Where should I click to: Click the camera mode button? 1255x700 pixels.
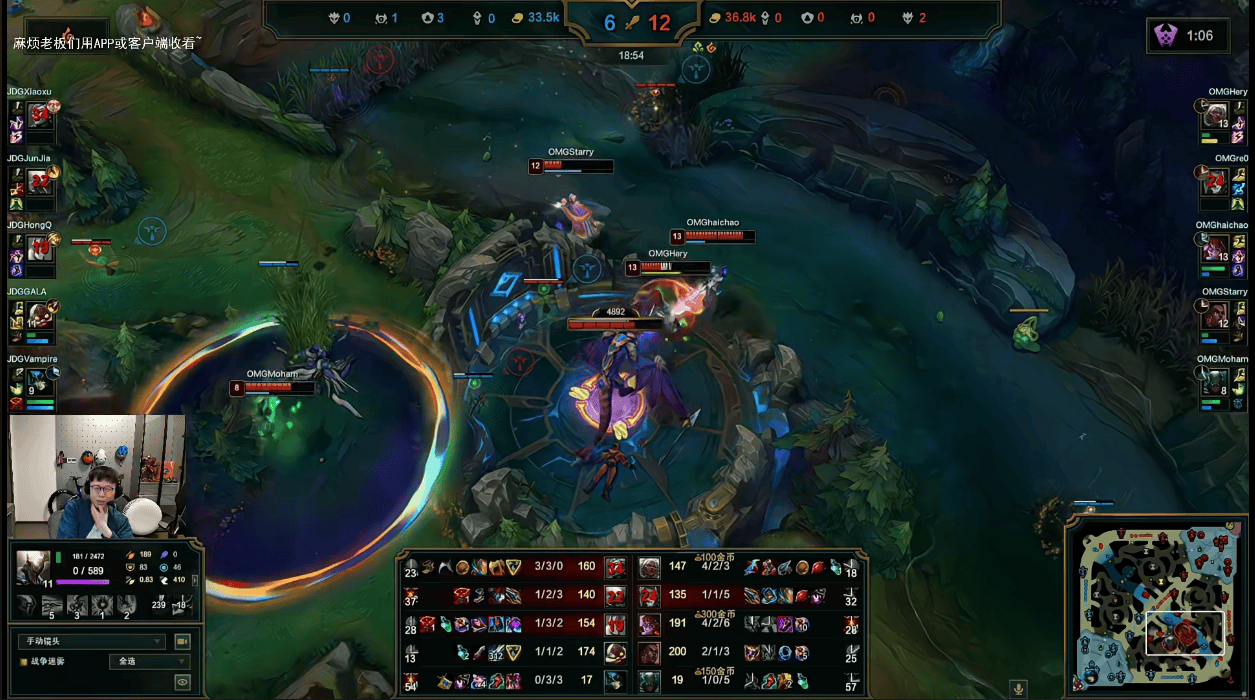tap(182, 641)
